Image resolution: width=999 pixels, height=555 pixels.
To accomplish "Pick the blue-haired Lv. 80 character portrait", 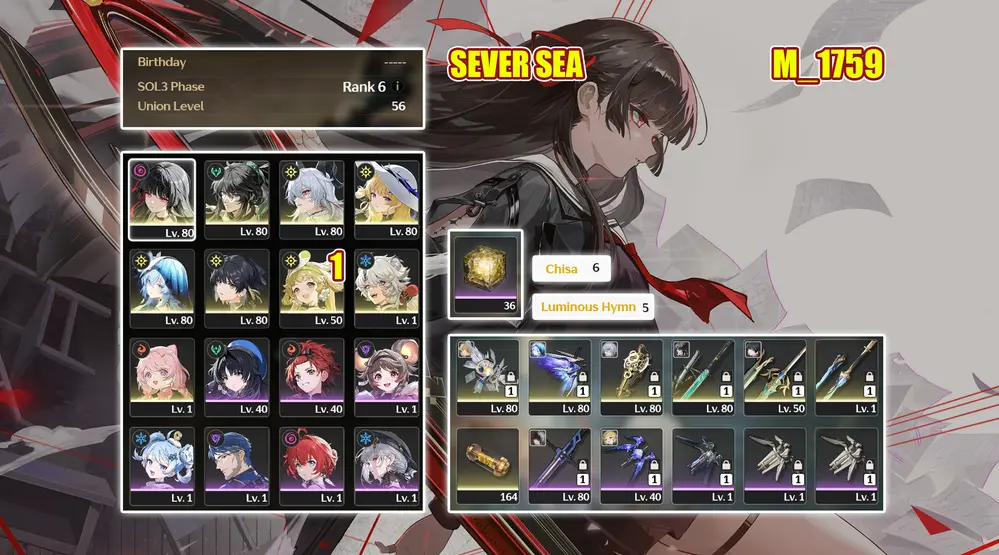I will 162,288.
